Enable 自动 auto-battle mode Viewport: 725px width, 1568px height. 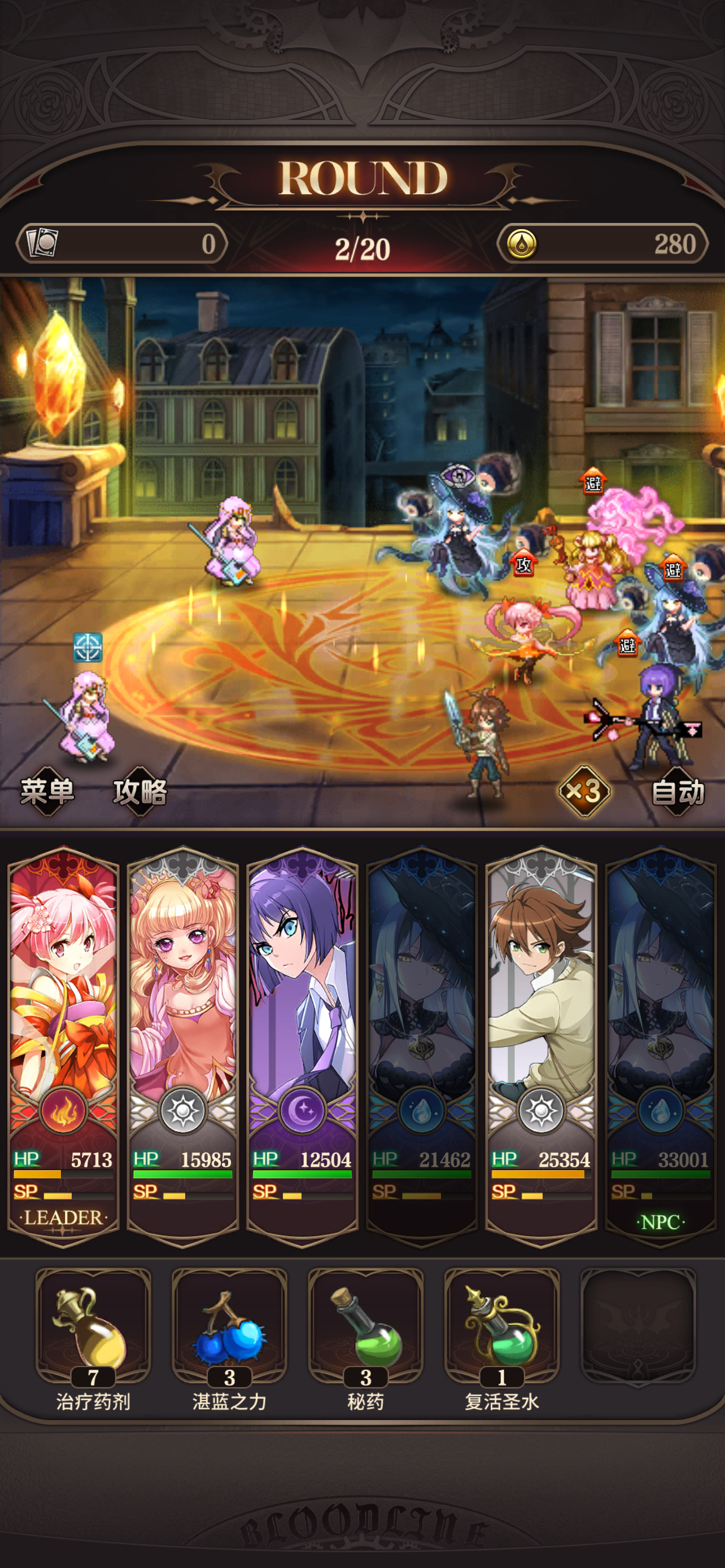(x=678, y=791)
